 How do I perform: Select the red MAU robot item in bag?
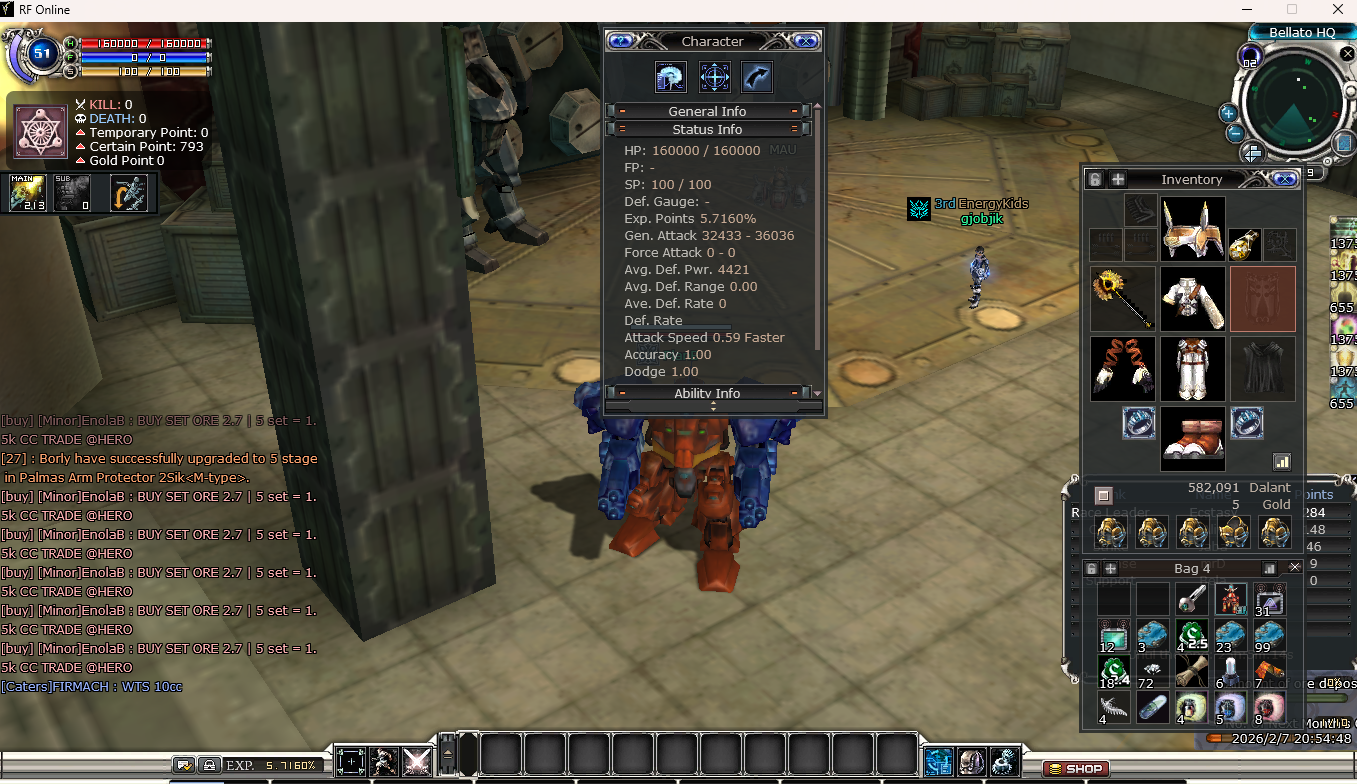(x=1230, y=599)
